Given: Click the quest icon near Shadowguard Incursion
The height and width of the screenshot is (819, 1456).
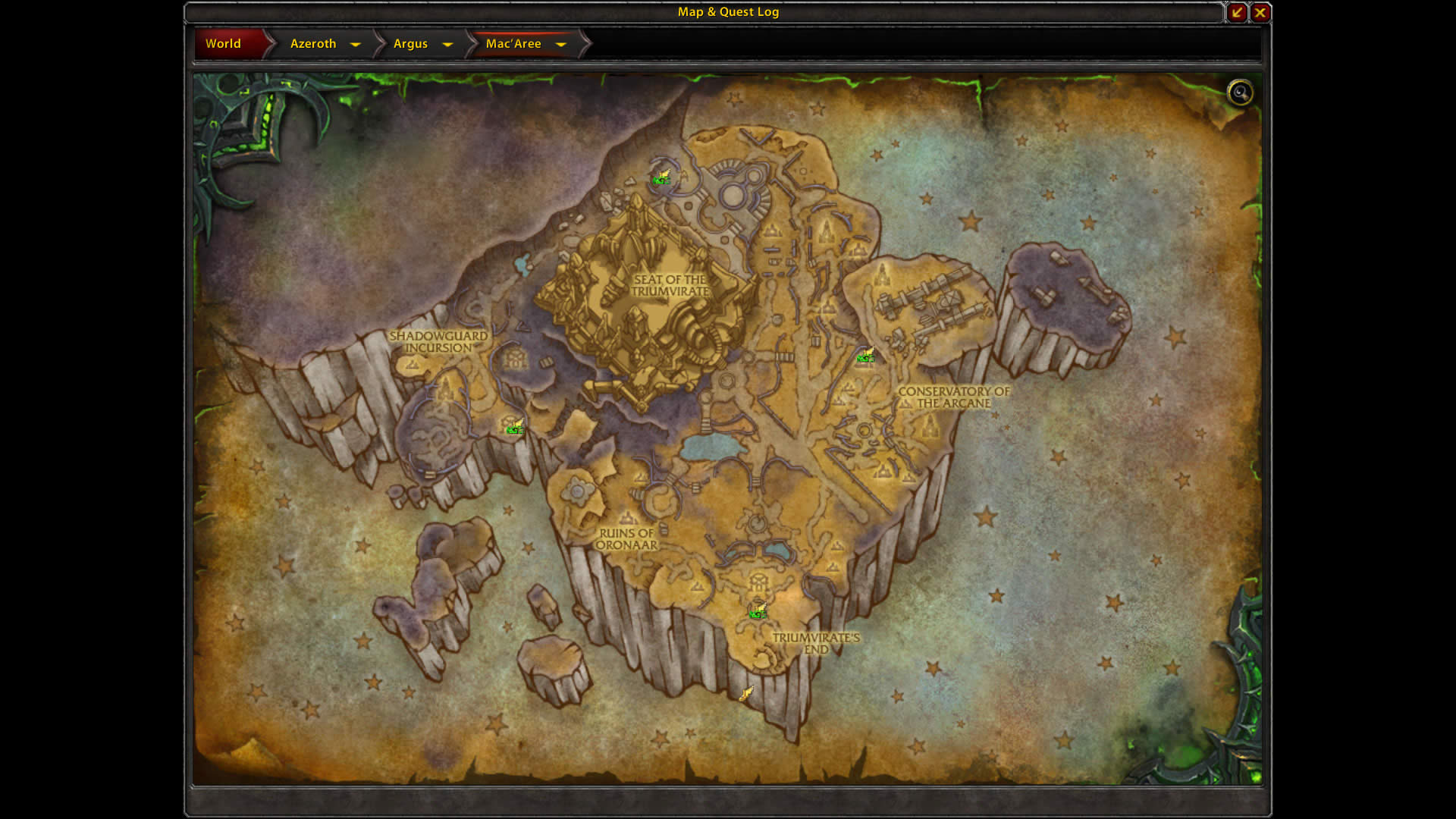Looking at the screenshot, I should (513, 428).
